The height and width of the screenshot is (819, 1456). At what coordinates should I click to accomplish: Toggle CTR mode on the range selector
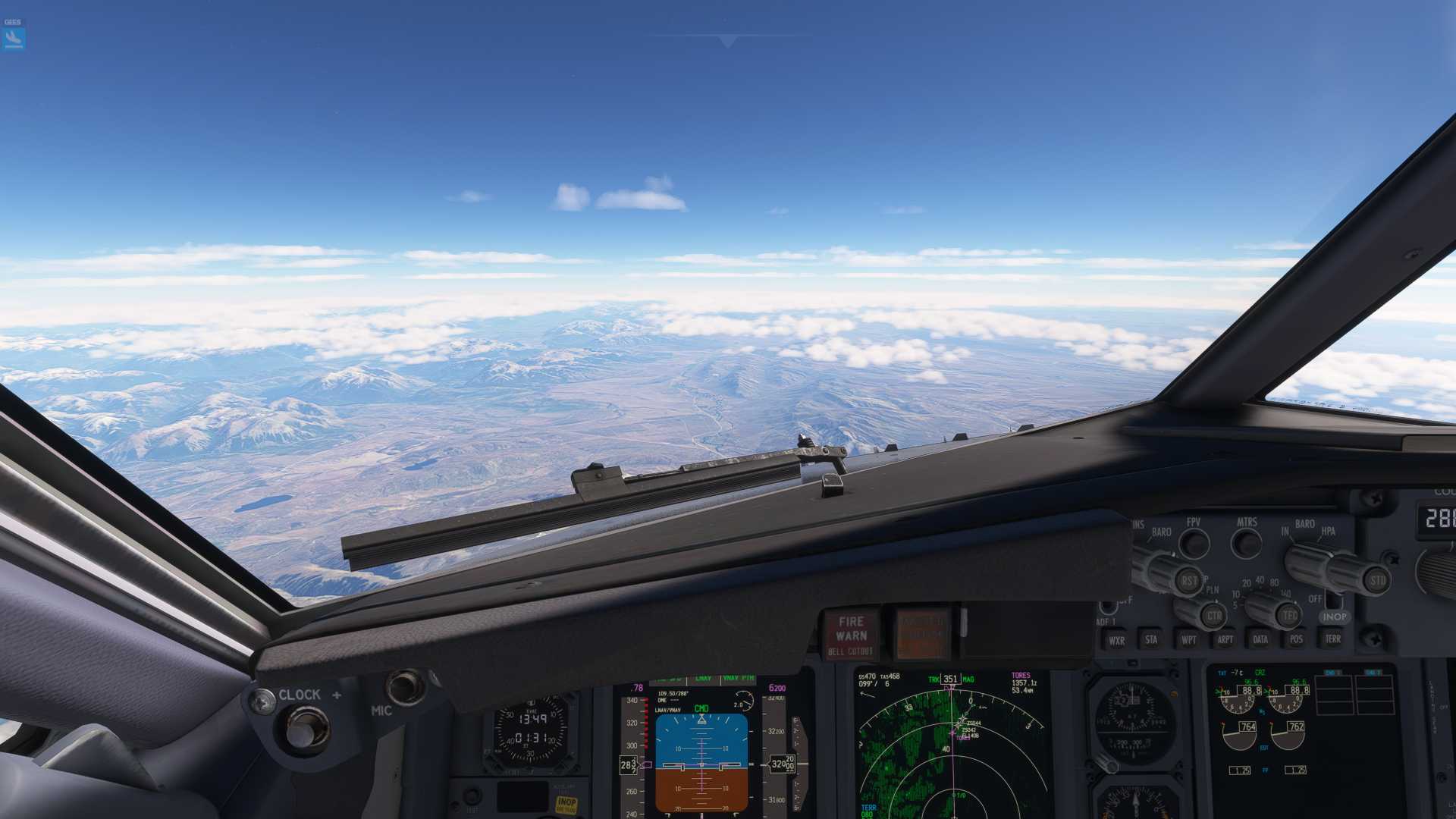(1215, 616)
